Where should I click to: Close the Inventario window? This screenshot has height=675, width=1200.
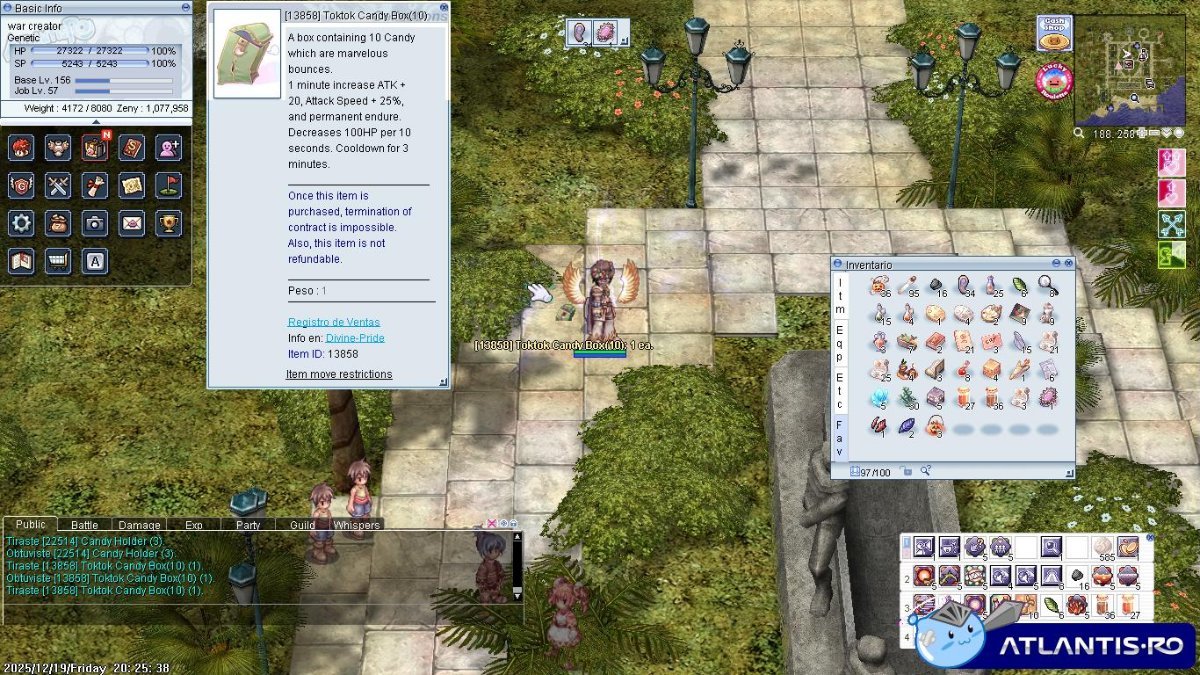point(1068,263)
